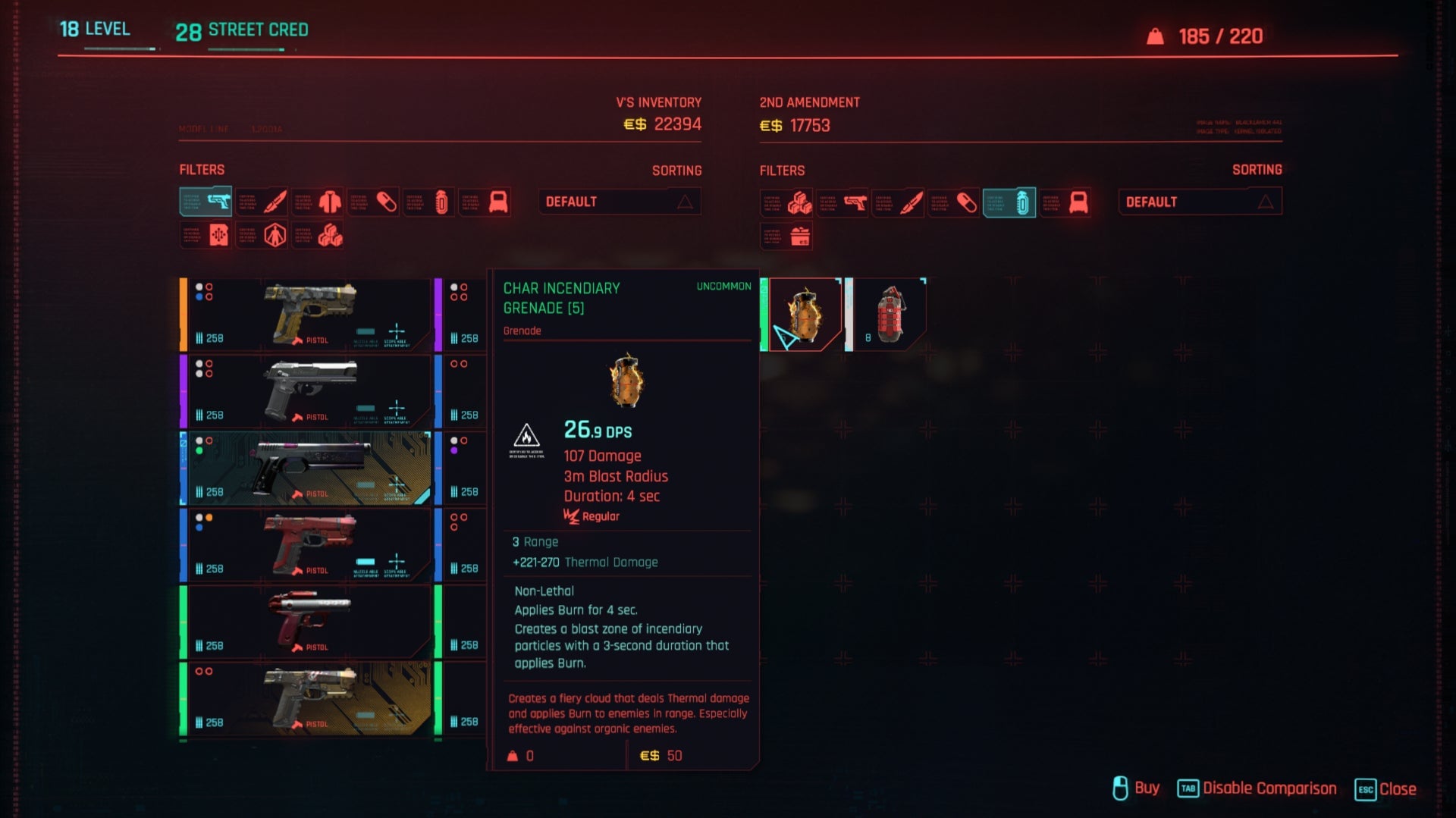Select the cyberware filter in V's inventory
1456x818 pixels.
(262, 235)
